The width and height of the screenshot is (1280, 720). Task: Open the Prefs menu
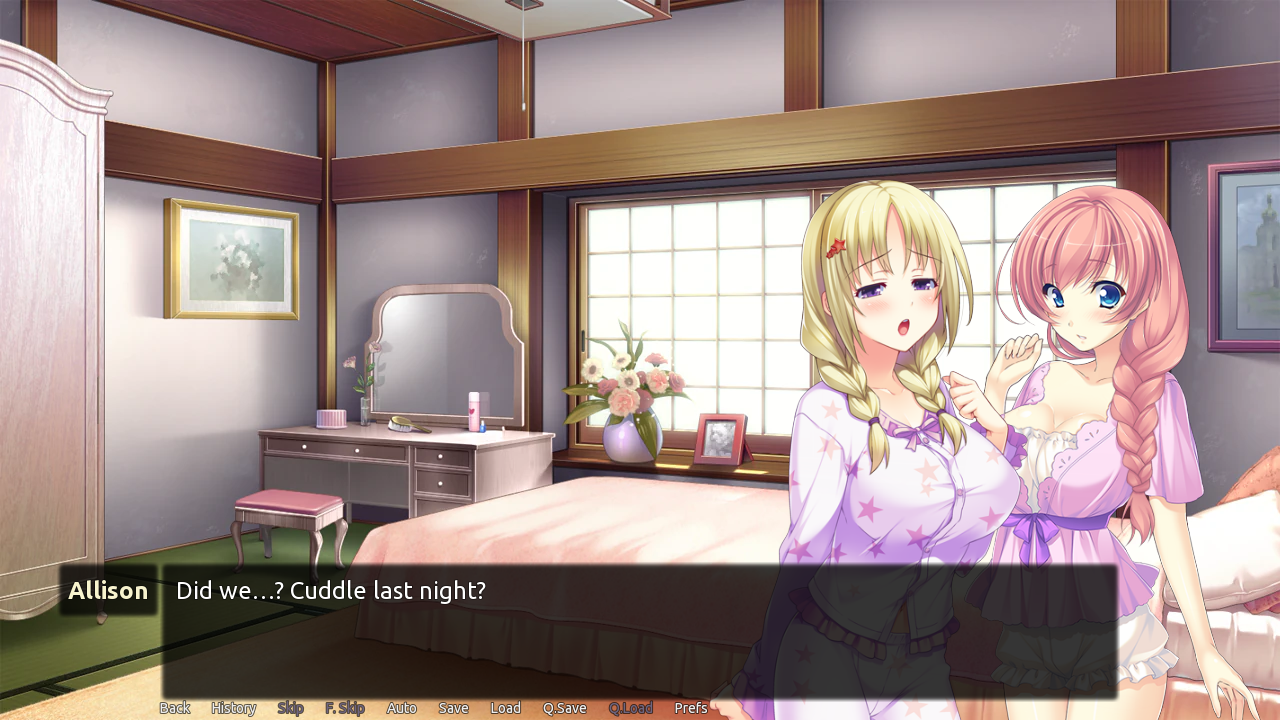690,708
